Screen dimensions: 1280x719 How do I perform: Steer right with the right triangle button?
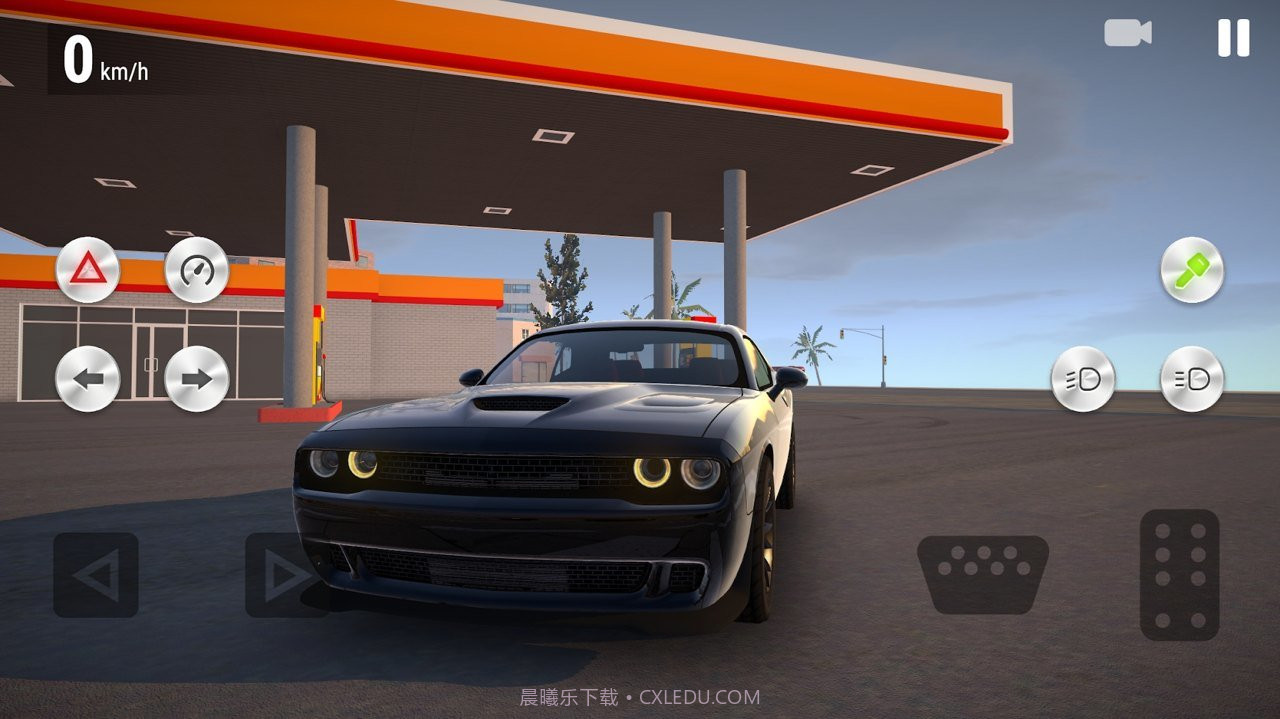click(x=287, y=575)
